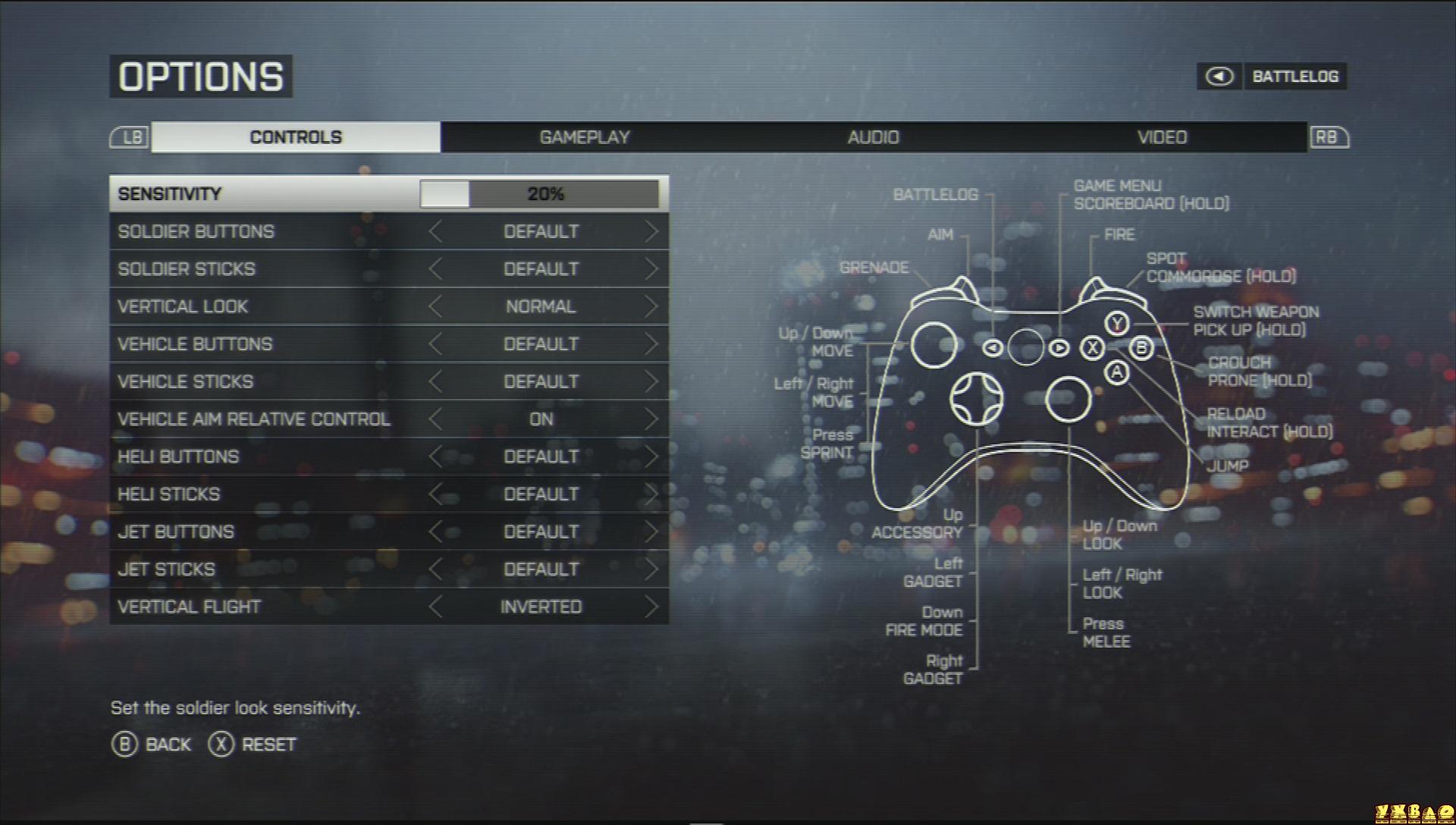This screenshot has height=825, width=1456.
Task: Toggle Vehicle Aim Relative Control right arrow
Action: point(651,419)
